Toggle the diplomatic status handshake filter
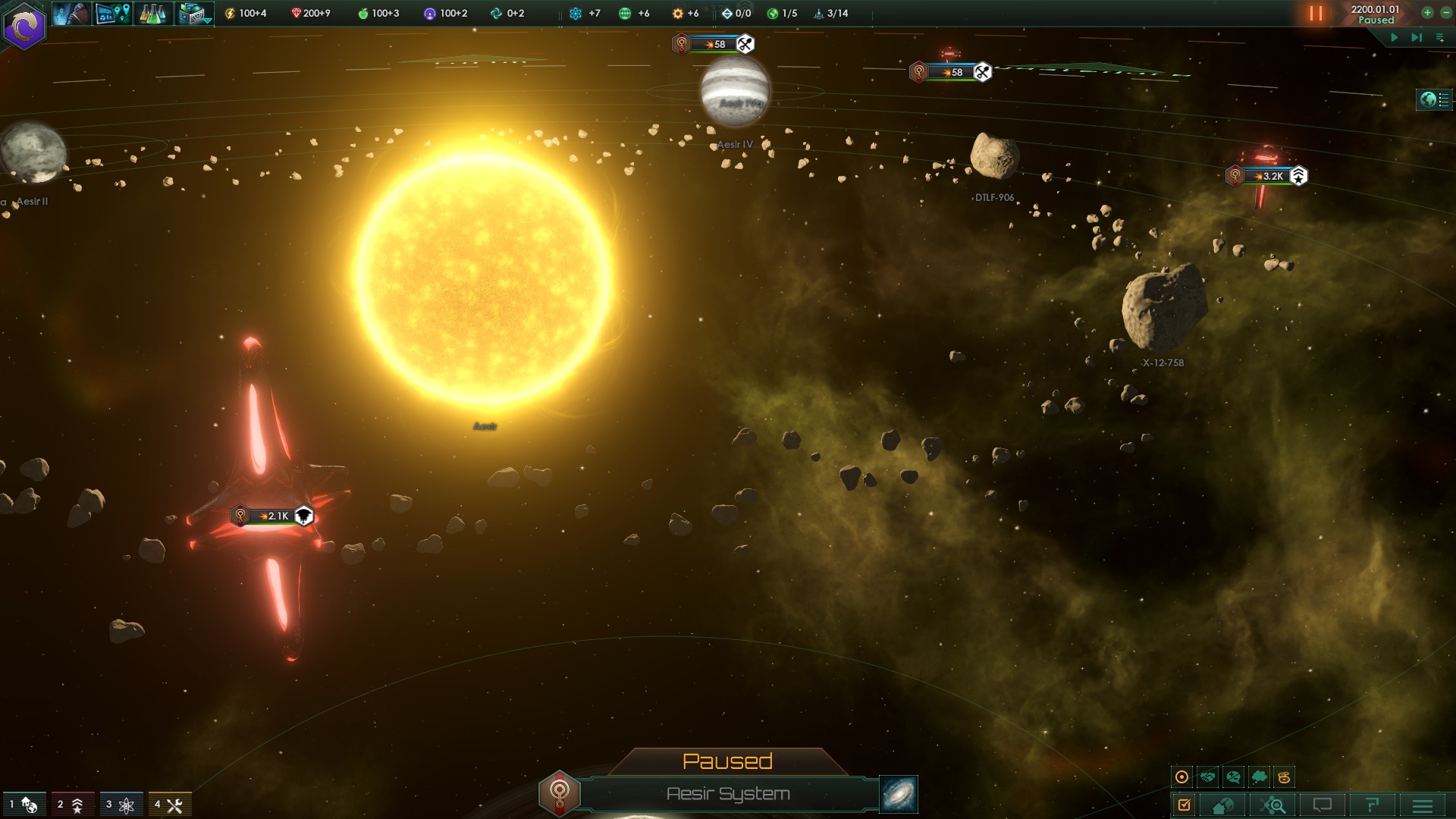 tap(1206, 777)
